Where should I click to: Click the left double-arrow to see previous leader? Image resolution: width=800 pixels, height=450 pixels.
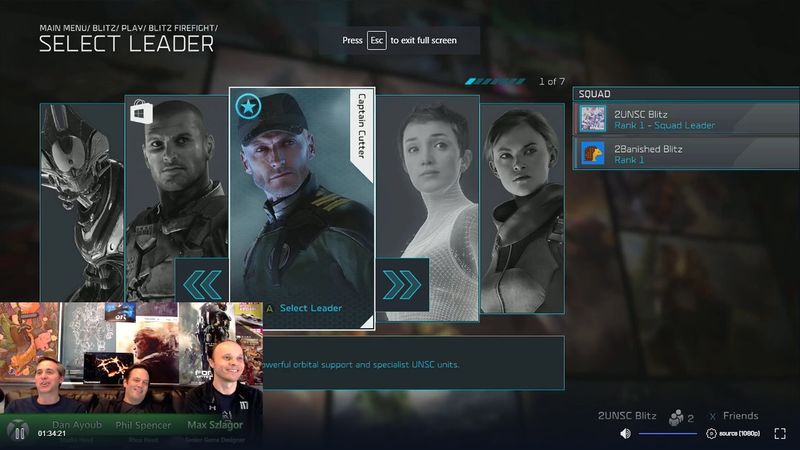tap(202, 284)
